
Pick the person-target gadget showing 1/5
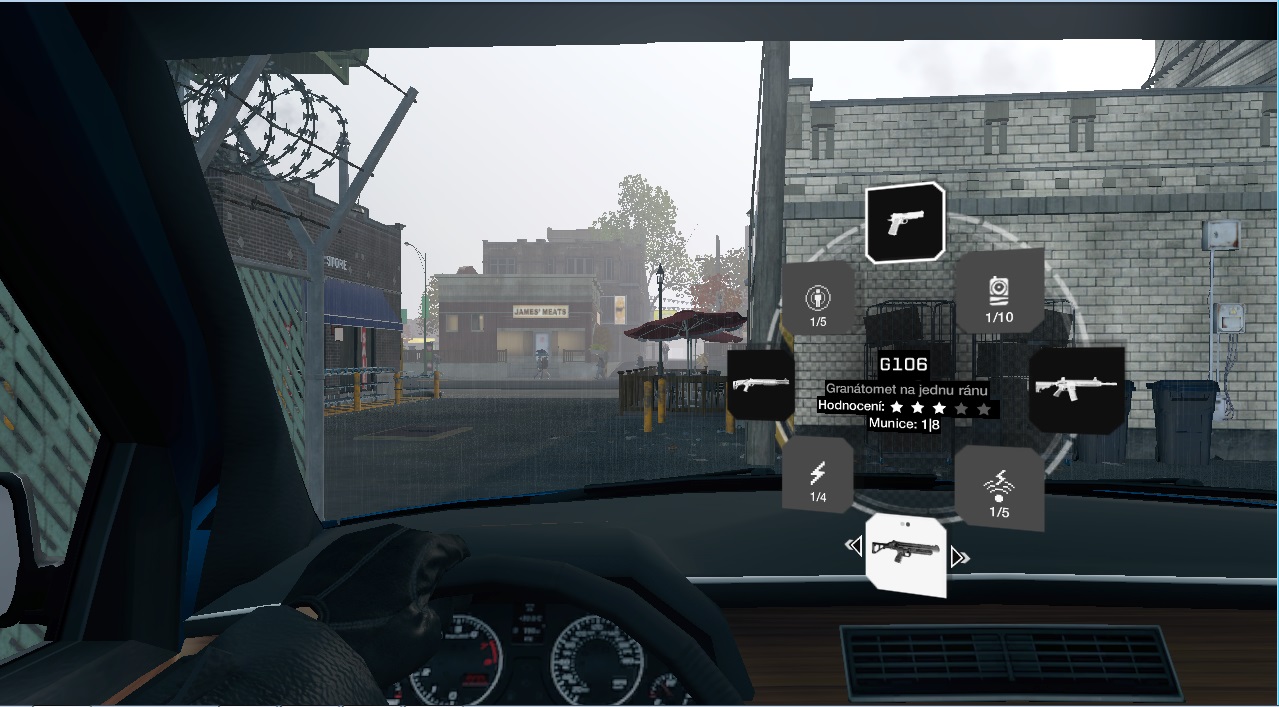(x=818, y=299)
